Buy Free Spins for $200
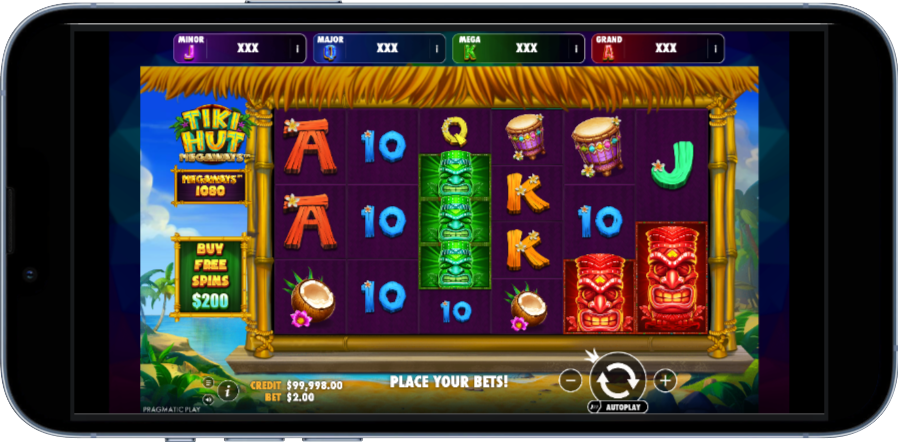 (210, 271)
